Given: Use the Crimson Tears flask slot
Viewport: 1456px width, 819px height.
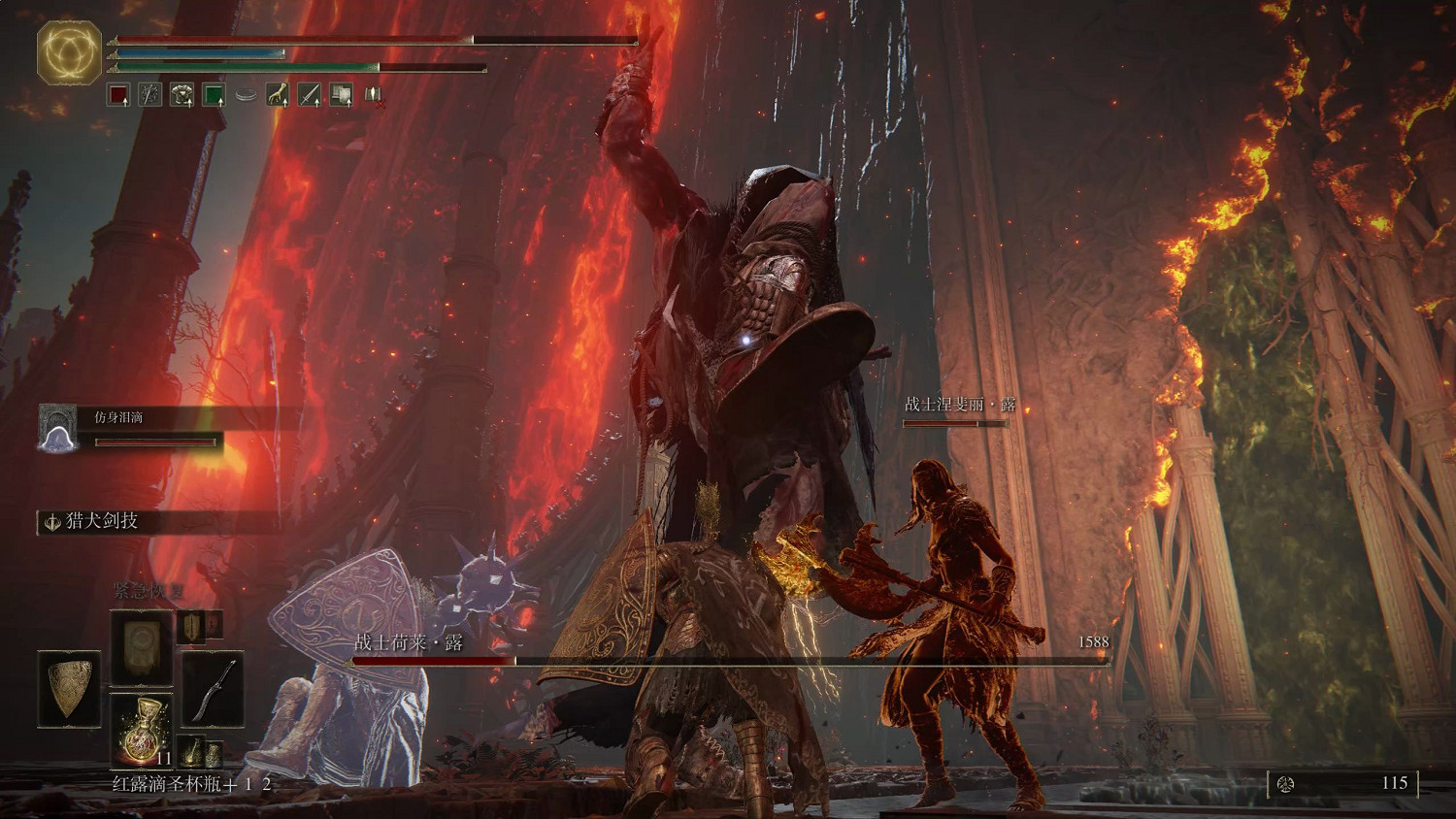Looking at the screenshot, I should tap(142, 730).
